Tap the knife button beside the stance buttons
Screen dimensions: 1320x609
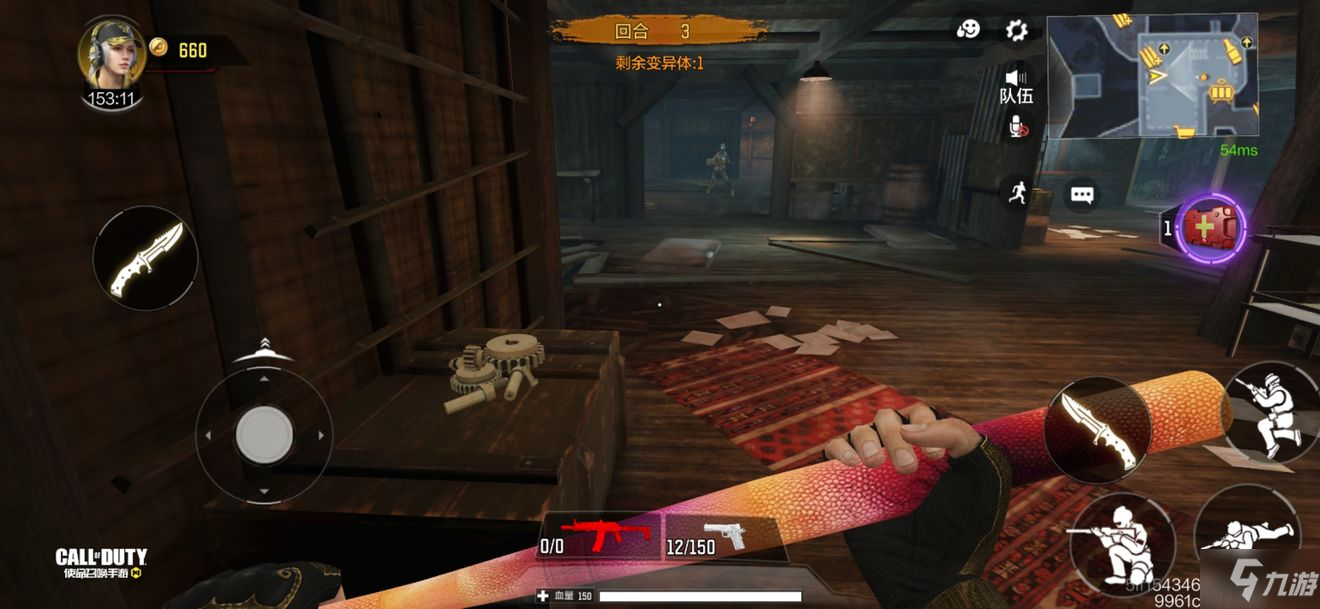[x=1097, y=429]
